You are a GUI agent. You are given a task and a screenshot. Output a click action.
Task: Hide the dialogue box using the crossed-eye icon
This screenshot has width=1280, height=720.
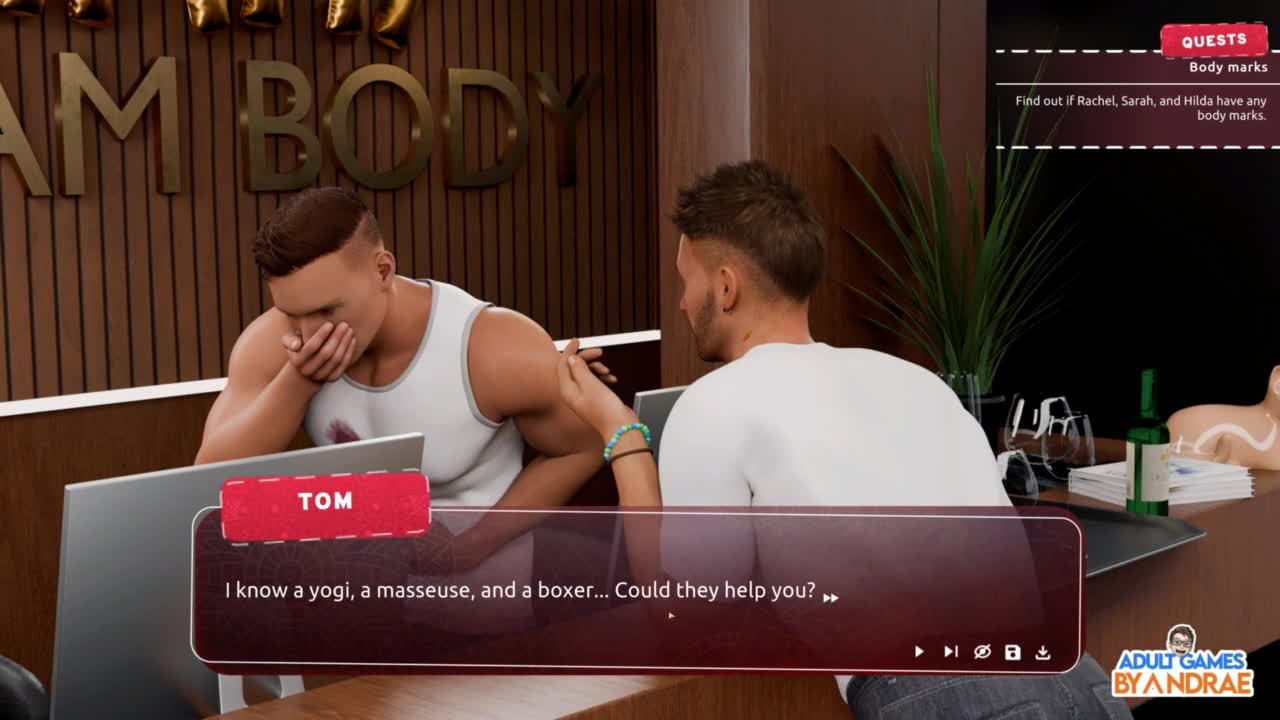tap(982, 652)
